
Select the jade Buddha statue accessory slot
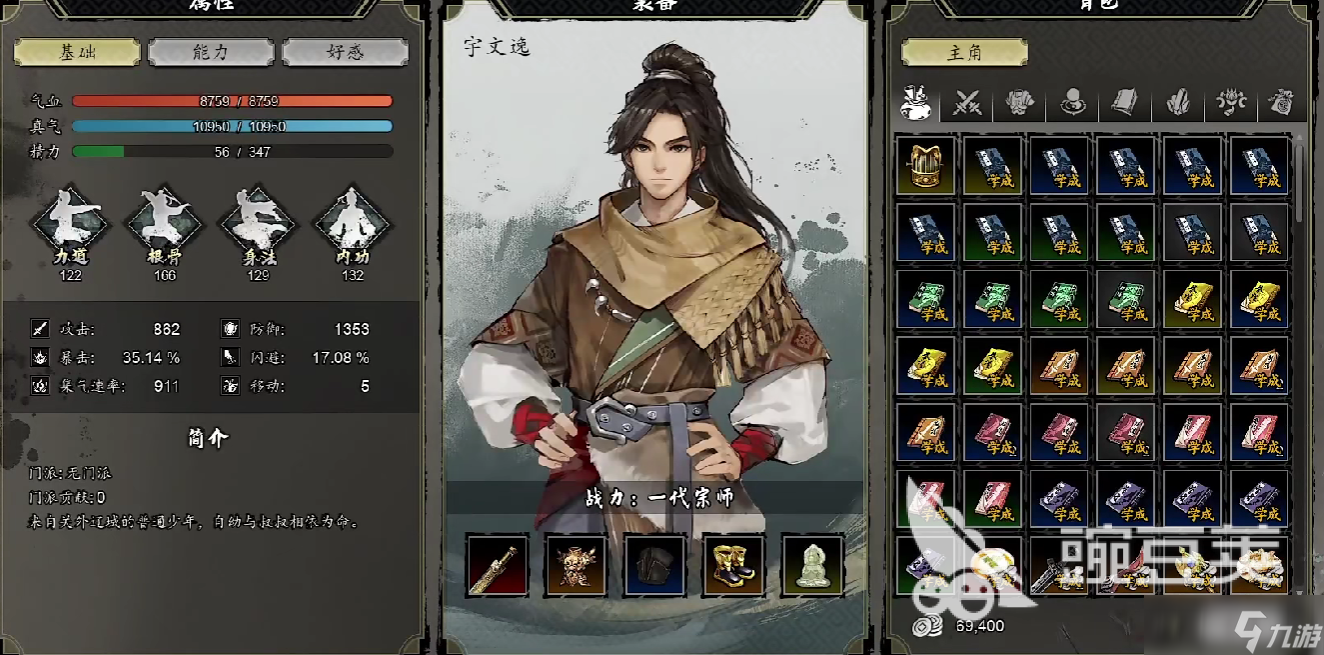pos(813,565)
